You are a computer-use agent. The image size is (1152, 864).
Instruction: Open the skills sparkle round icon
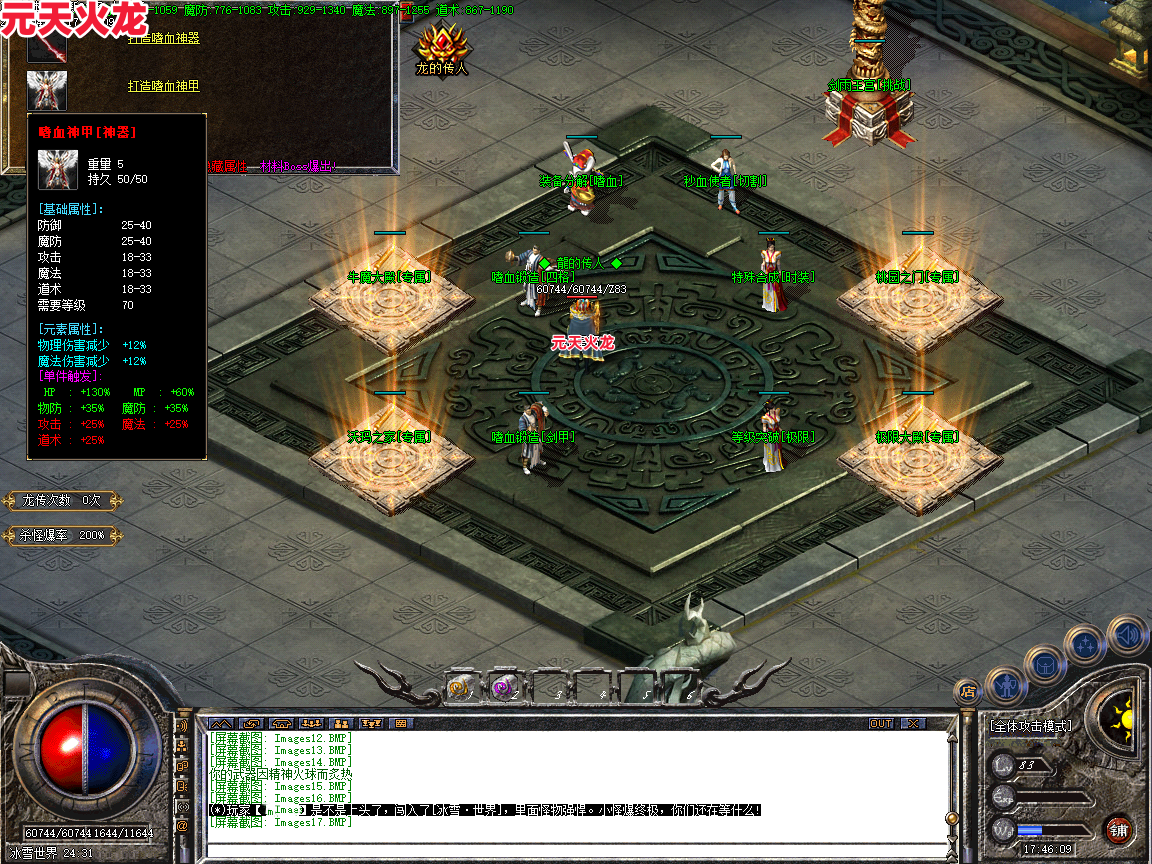tap(1084, 645)
